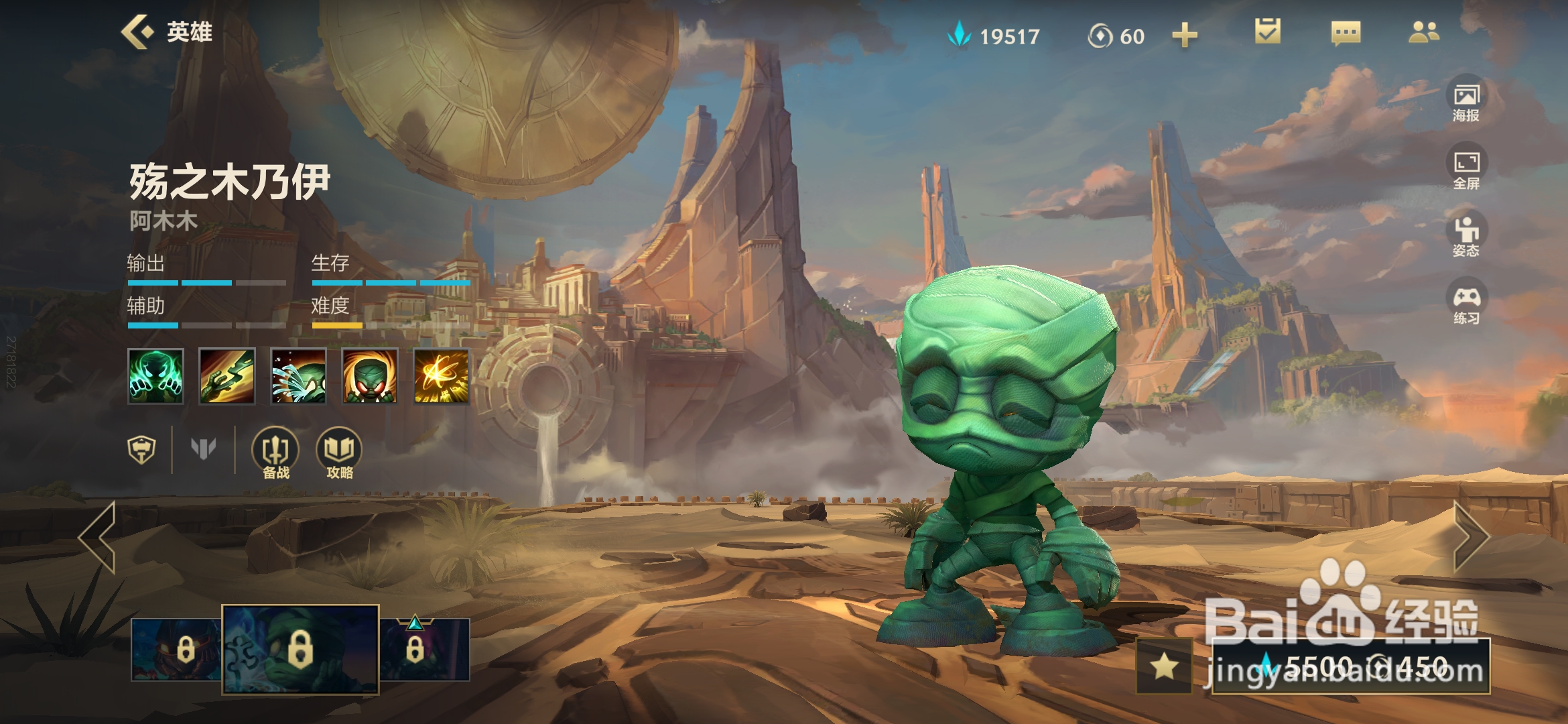Start 练习 practice mode

click(x=1466, y=304)
